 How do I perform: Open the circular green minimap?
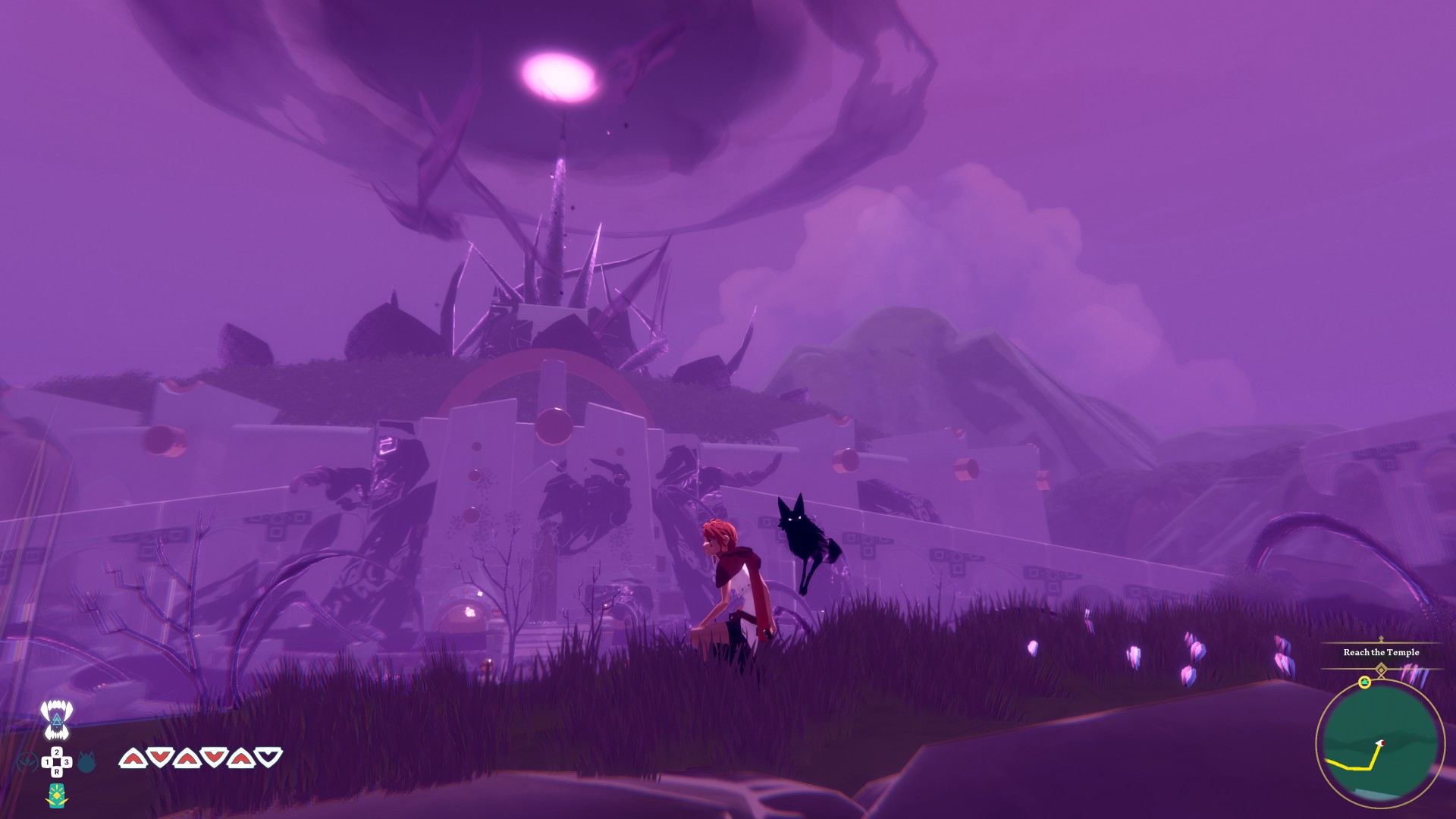click(x=1379, y=745)
